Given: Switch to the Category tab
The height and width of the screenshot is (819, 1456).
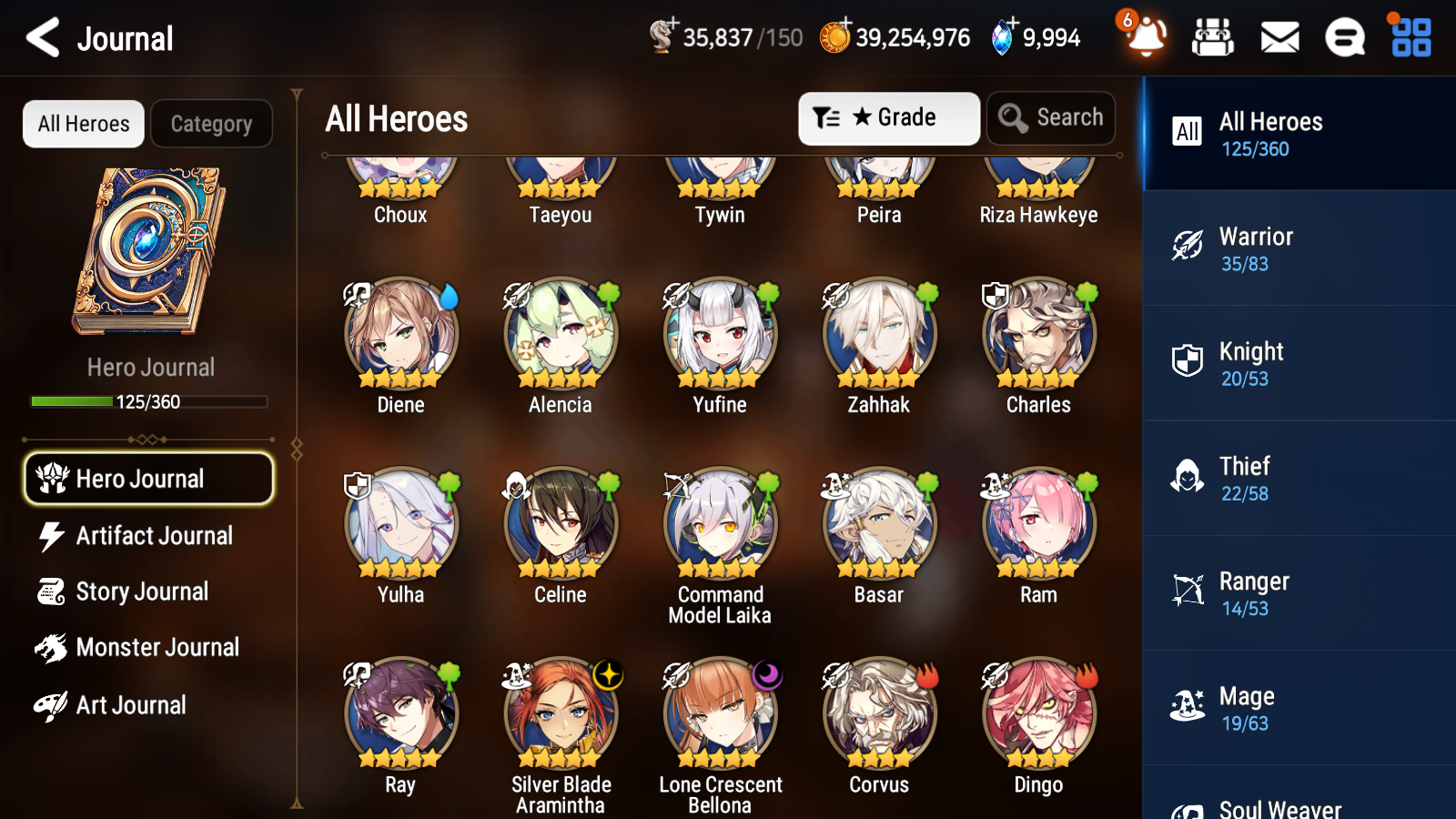Looking at the screenshot, I should tap(211, 124).
